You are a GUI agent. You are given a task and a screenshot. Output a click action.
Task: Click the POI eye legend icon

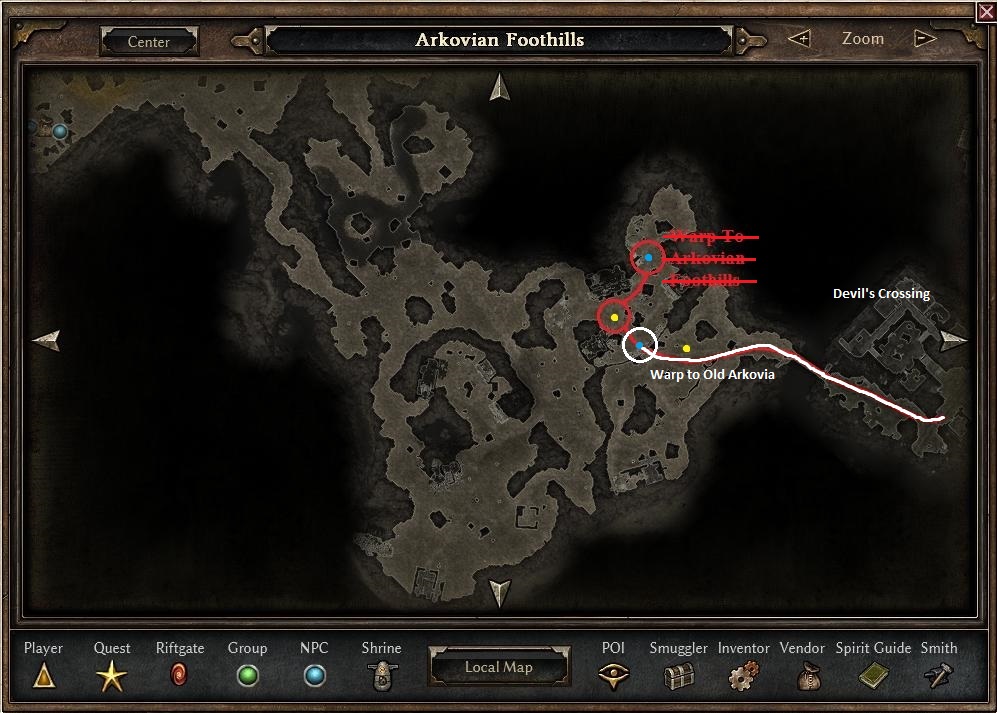pos(613,677)
